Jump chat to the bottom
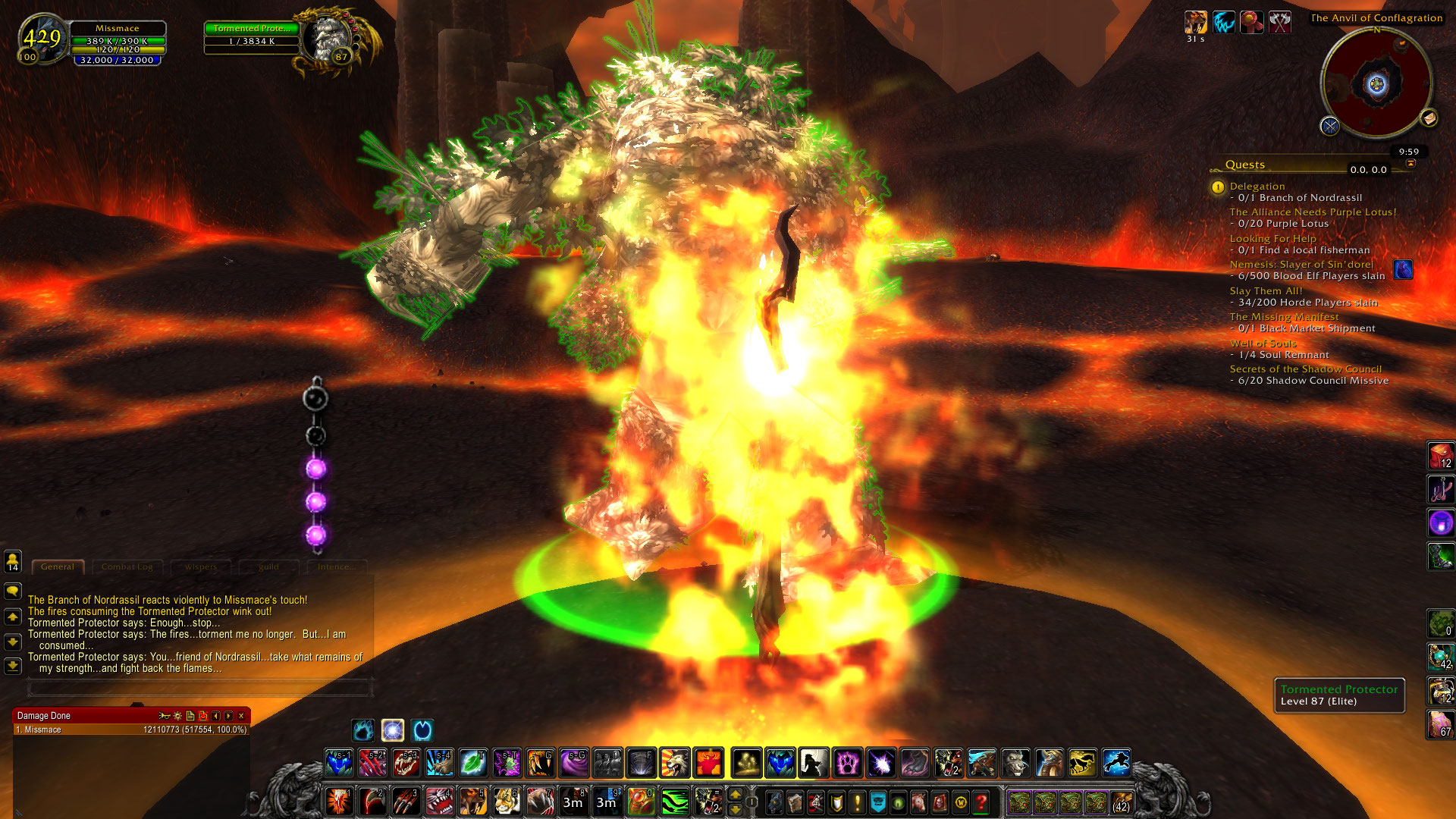Viewport: 1456px width, 819px height. [x=13, y=666]
